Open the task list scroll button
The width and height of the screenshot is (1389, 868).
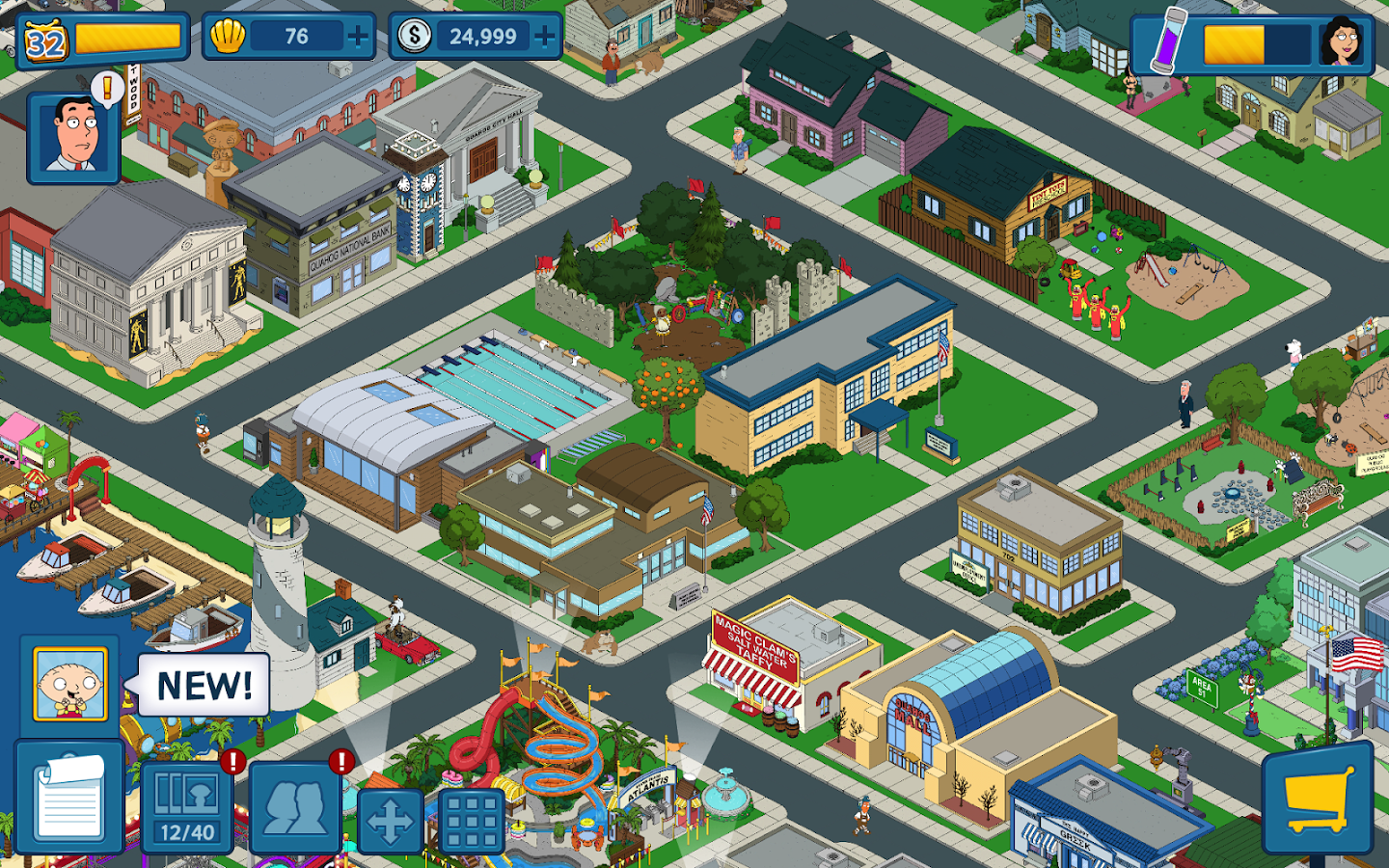pos(69,799)
